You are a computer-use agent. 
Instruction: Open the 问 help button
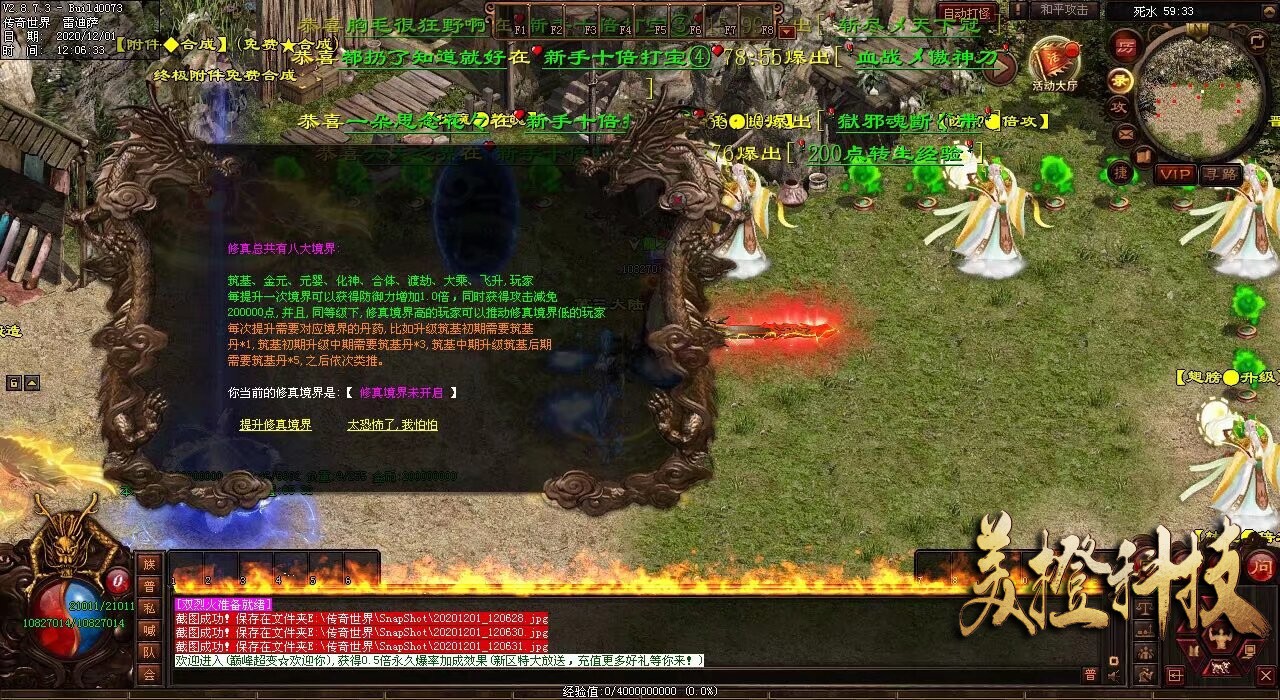point(1260,568)
